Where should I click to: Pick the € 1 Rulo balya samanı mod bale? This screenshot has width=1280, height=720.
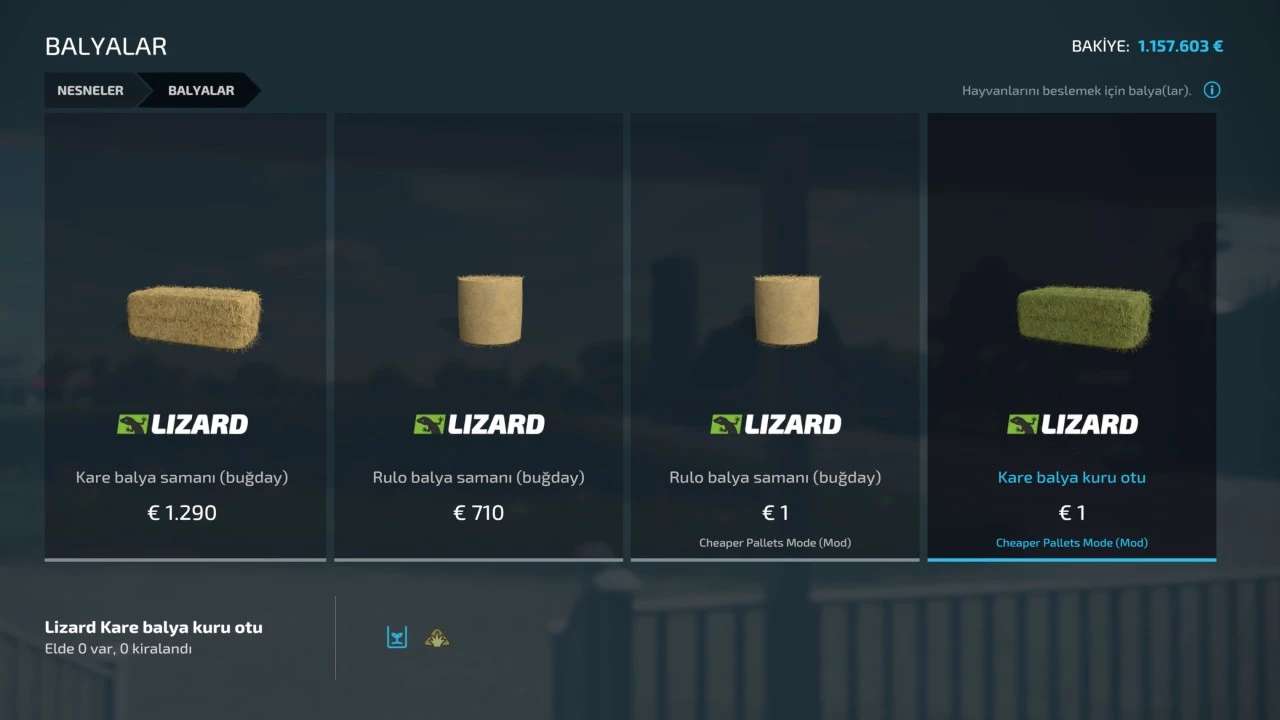click(x=774, y=336)
